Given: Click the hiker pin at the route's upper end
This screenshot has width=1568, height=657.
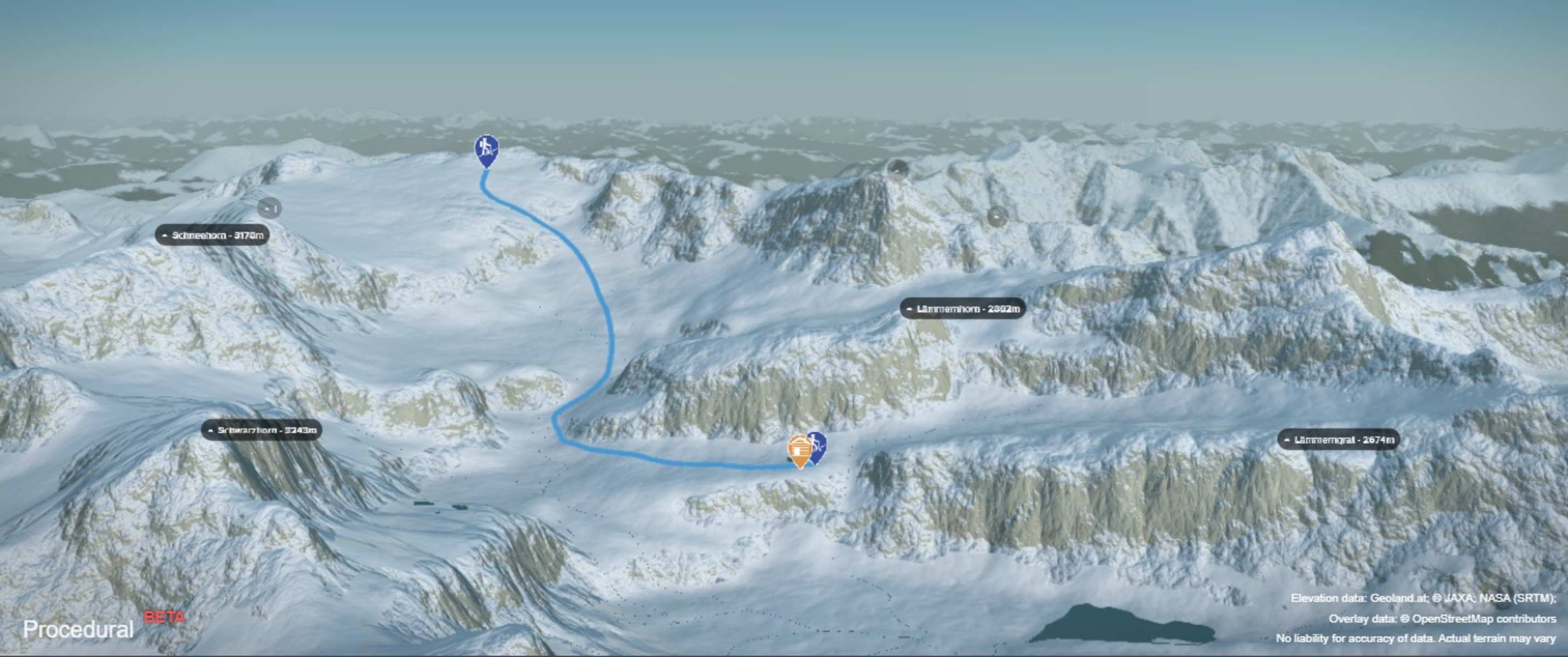Looking at the screenshot, I should [486, 149].
